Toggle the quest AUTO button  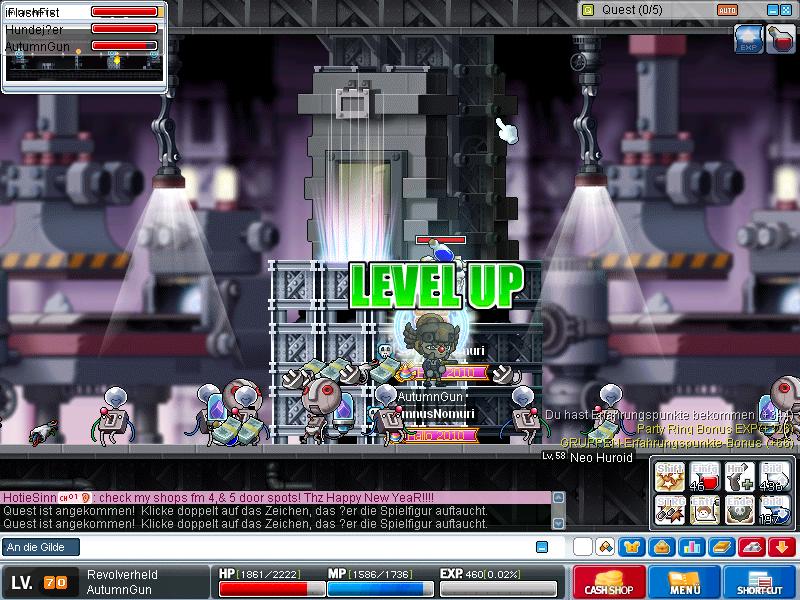[x=729, y=10]
